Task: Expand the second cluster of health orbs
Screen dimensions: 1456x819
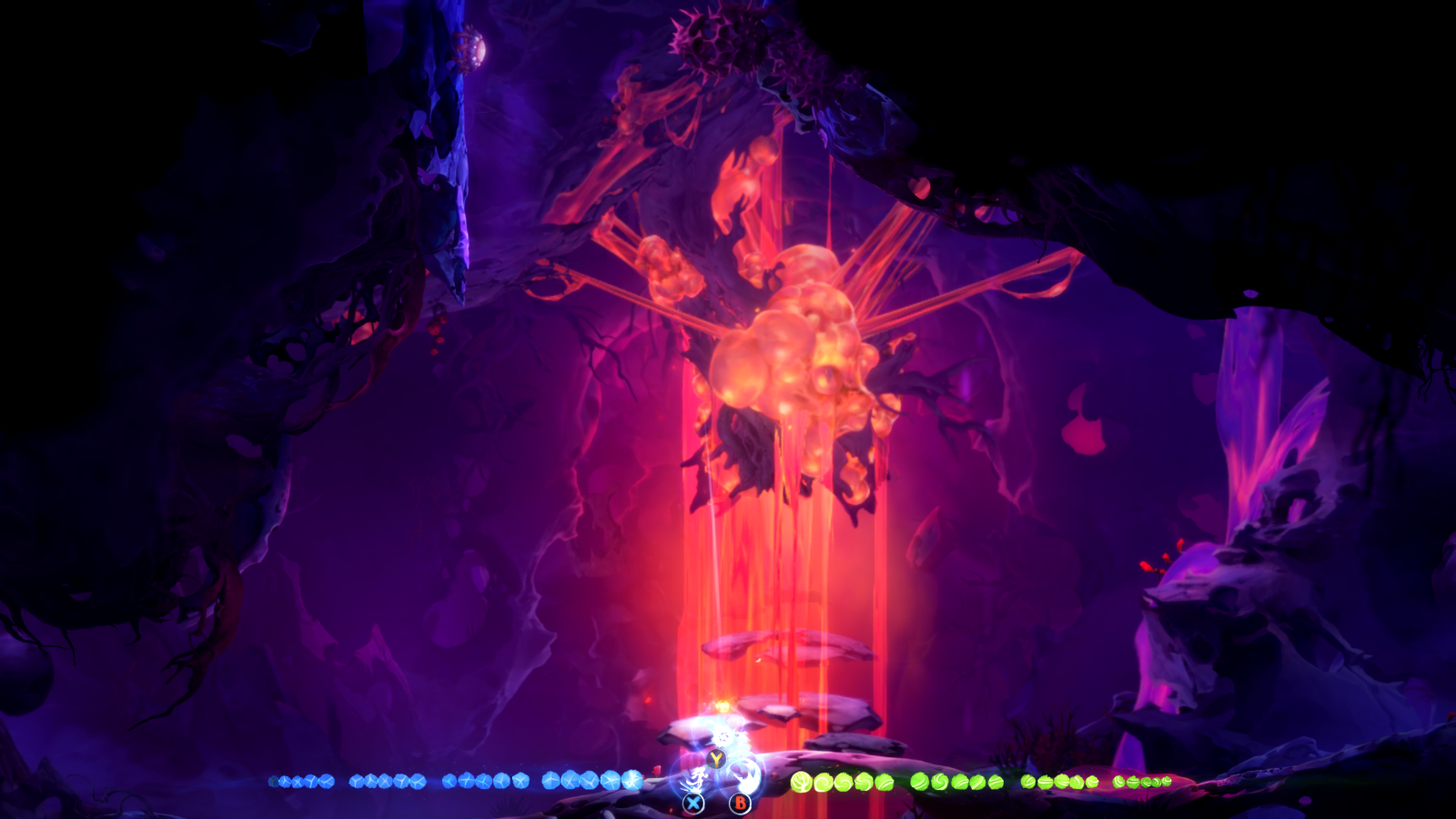Action: coord(955,781)
